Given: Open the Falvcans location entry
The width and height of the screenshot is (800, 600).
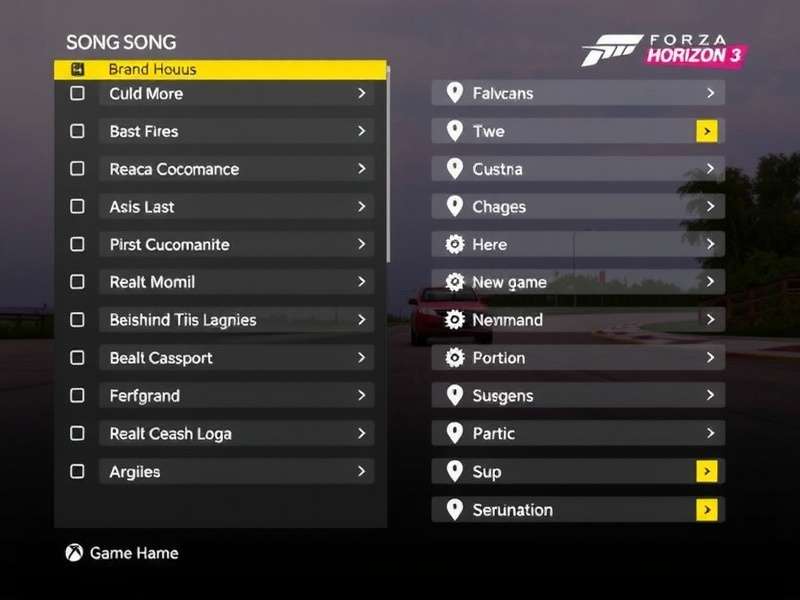Looking at the screenshot, I should pyautogui.click(x=578, y=94).
